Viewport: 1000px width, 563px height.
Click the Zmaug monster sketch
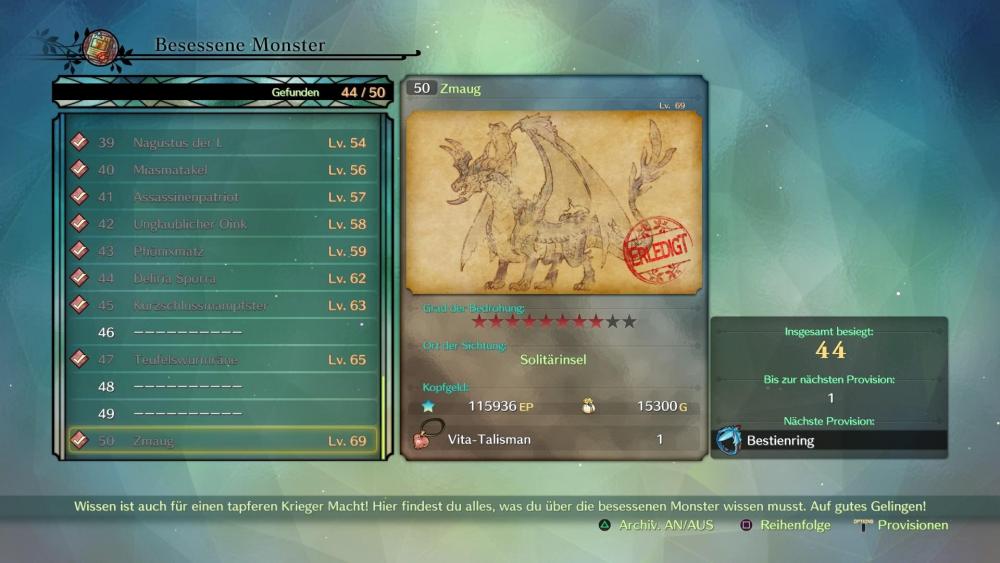coord(554,202)
